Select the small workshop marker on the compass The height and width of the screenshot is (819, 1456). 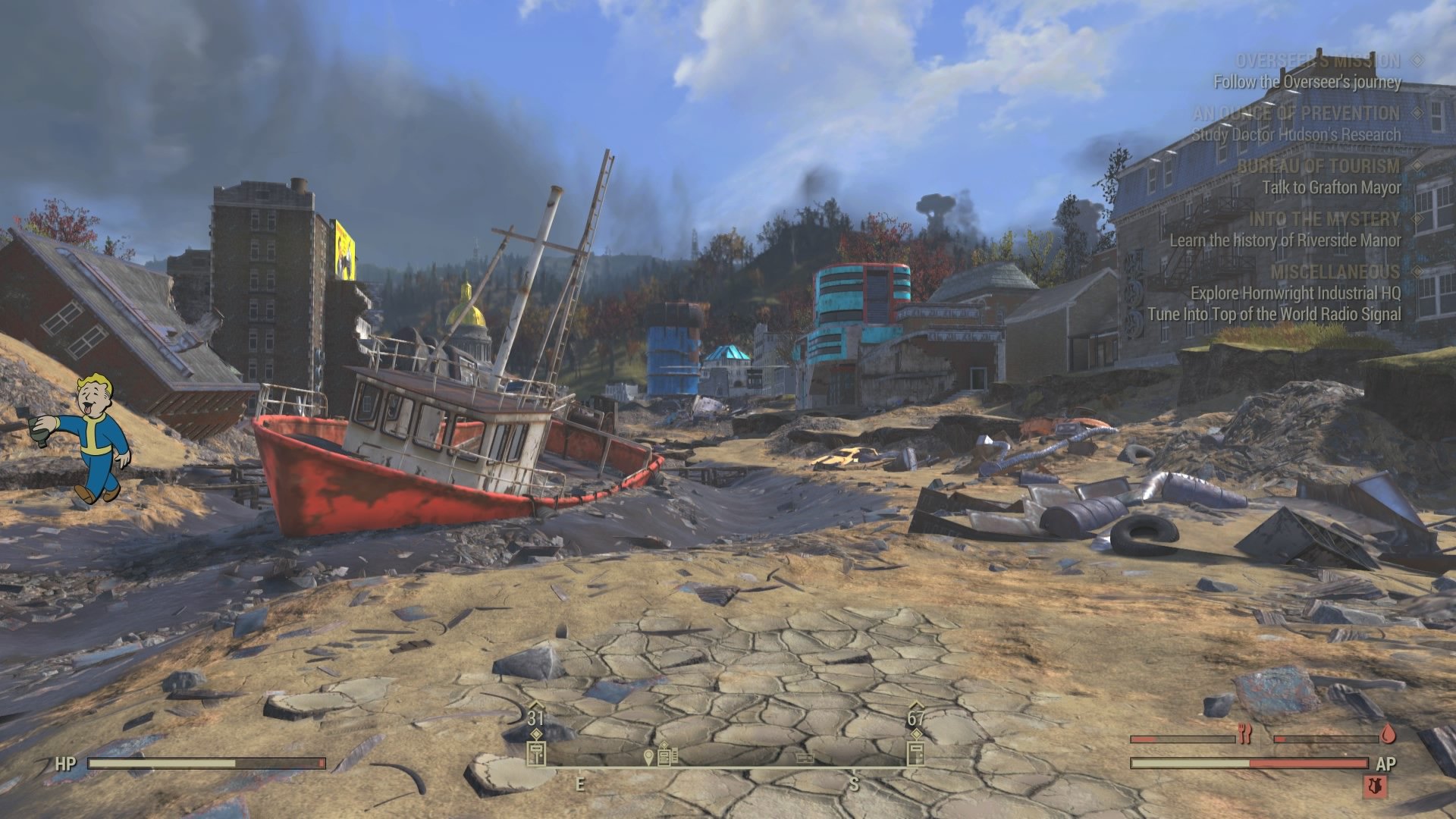pyautogui.click(x=805, y=758)
